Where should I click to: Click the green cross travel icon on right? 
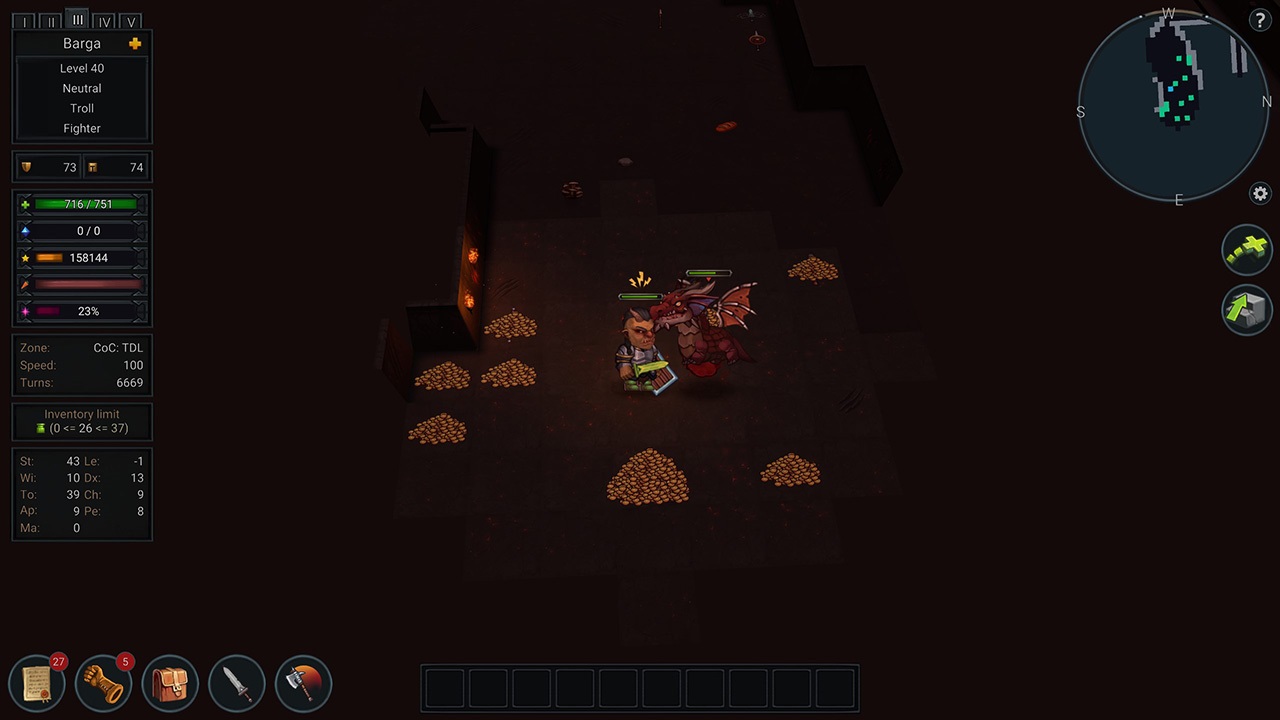pyautogui.click(x=1246, y=249)
